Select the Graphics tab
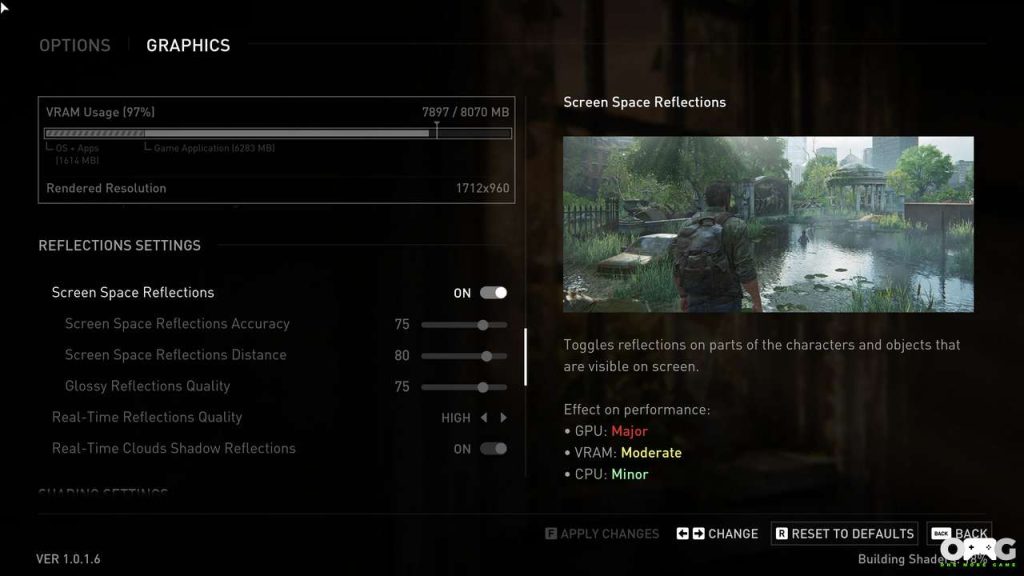 point(188,45)
